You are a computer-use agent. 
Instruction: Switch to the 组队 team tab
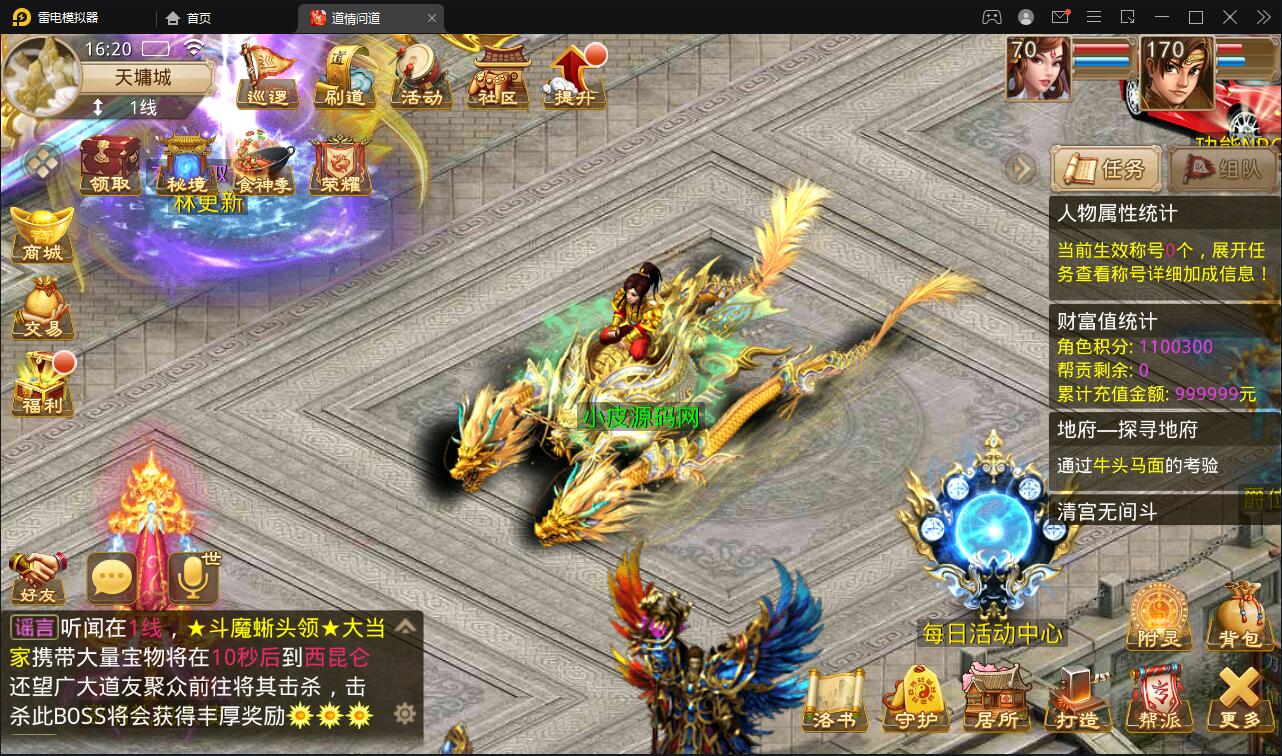point(1222,170)
